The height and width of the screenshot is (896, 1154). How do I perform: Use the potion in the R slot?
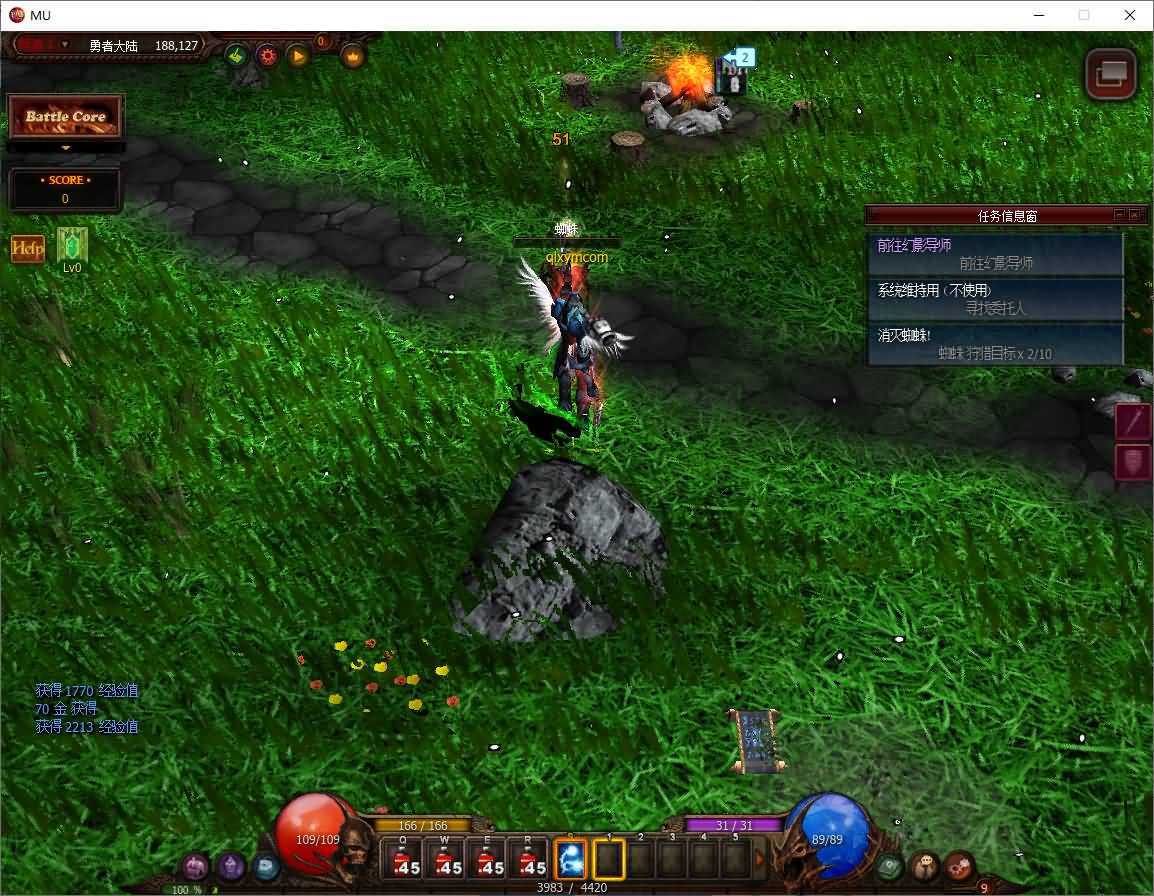point(530,859)
